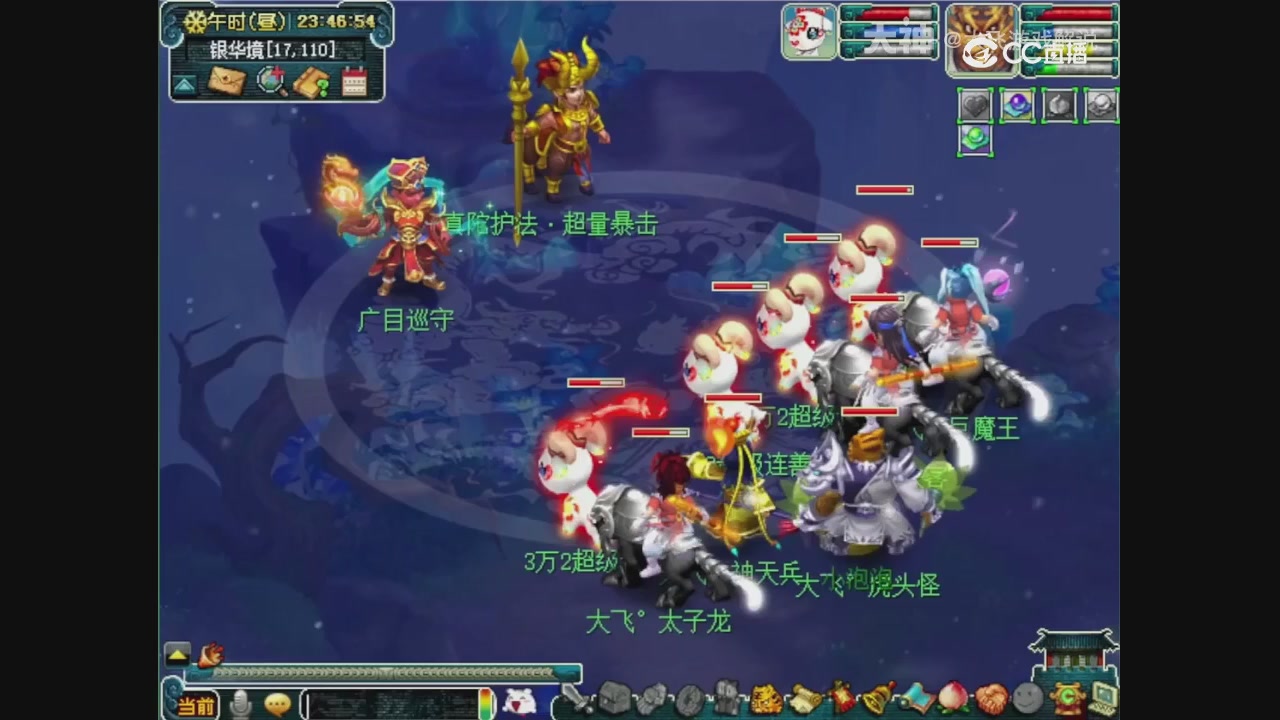
Task: Open the world map magnifier icon near coordinates
Action: click(x=270, y=81)
